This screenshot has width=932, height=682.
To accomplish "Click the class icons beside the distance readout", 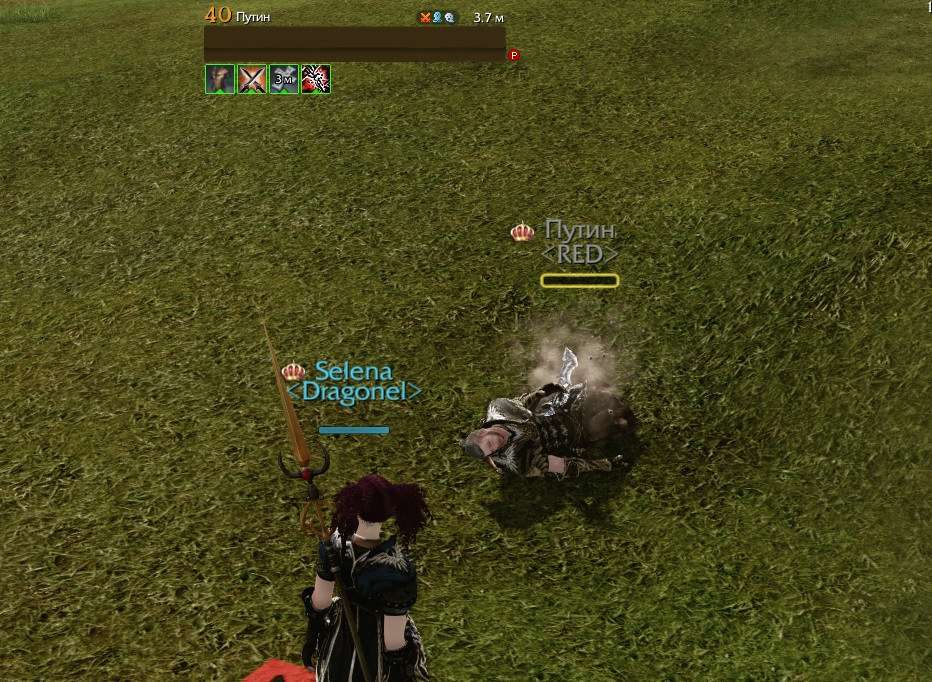I will pos(438,17).
